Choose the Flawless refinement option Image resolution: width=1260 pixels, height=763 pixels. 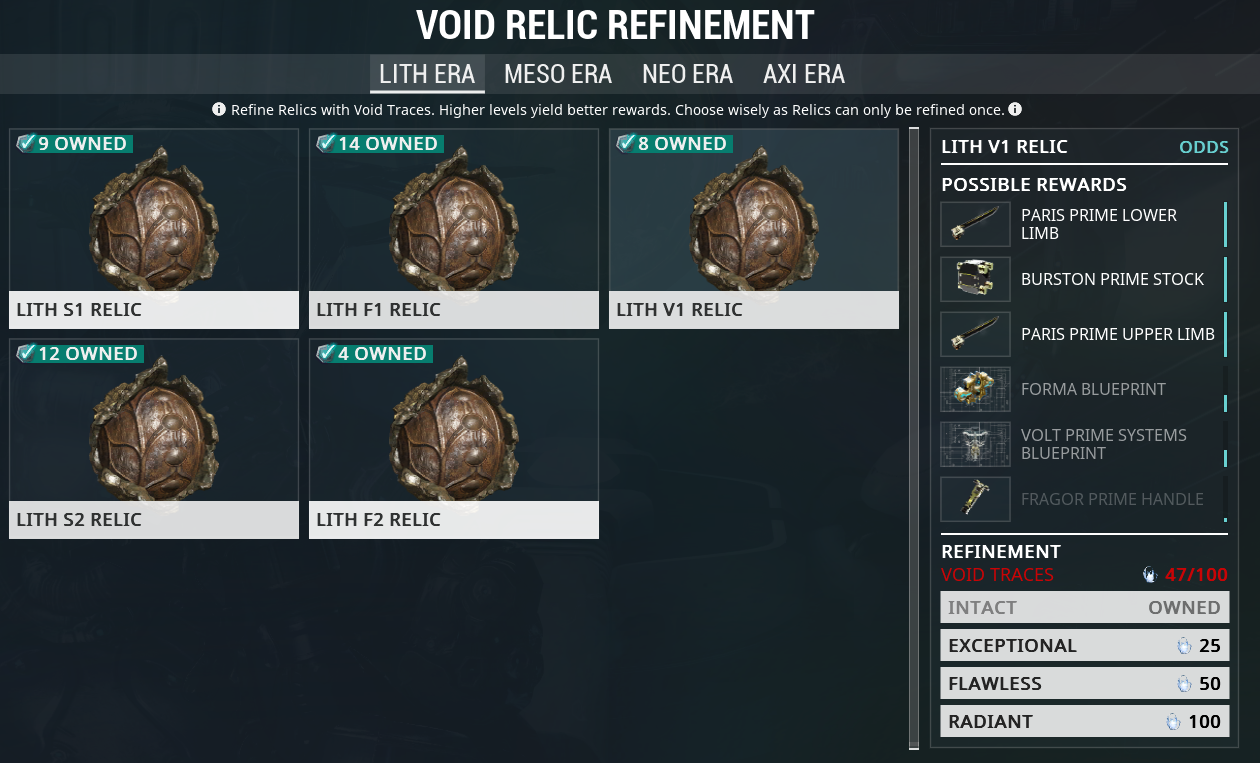(x=1085, y=684)
